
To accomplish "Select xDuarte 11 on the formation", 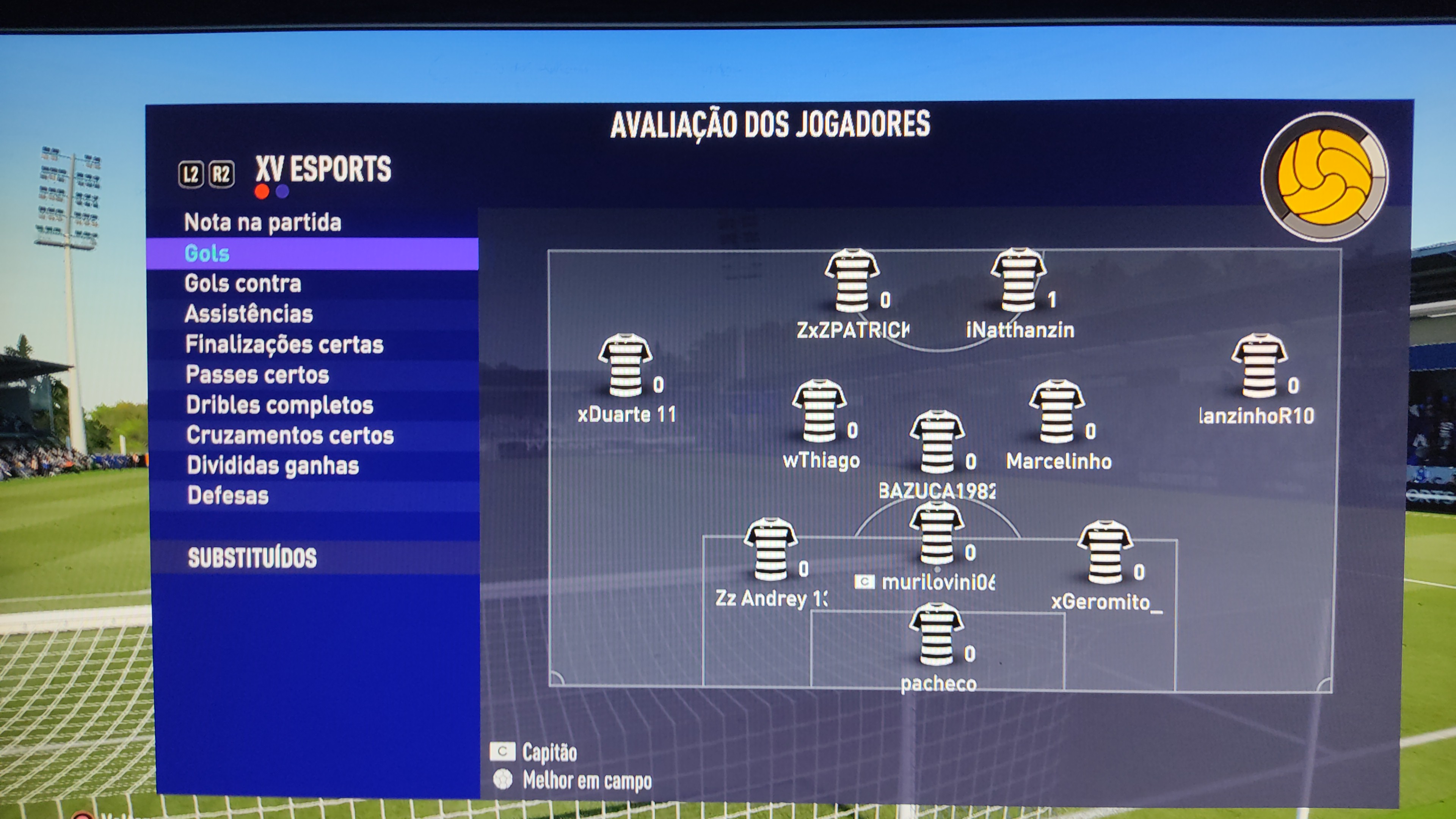I will pos(624,366).
